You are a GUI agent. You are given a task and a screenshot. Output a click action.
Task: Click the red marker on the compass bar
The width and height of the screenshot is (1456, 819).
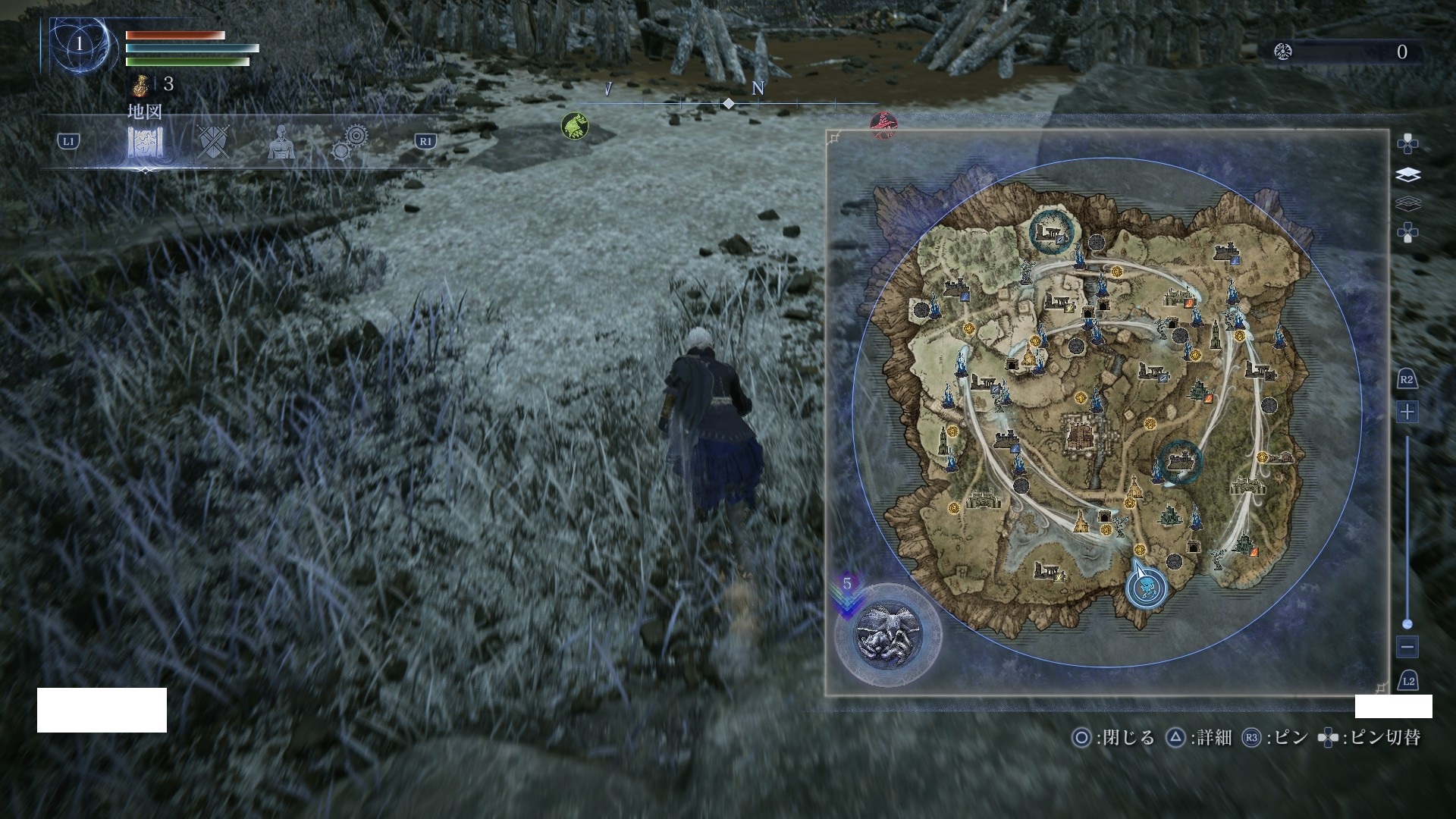coord(883,124)
